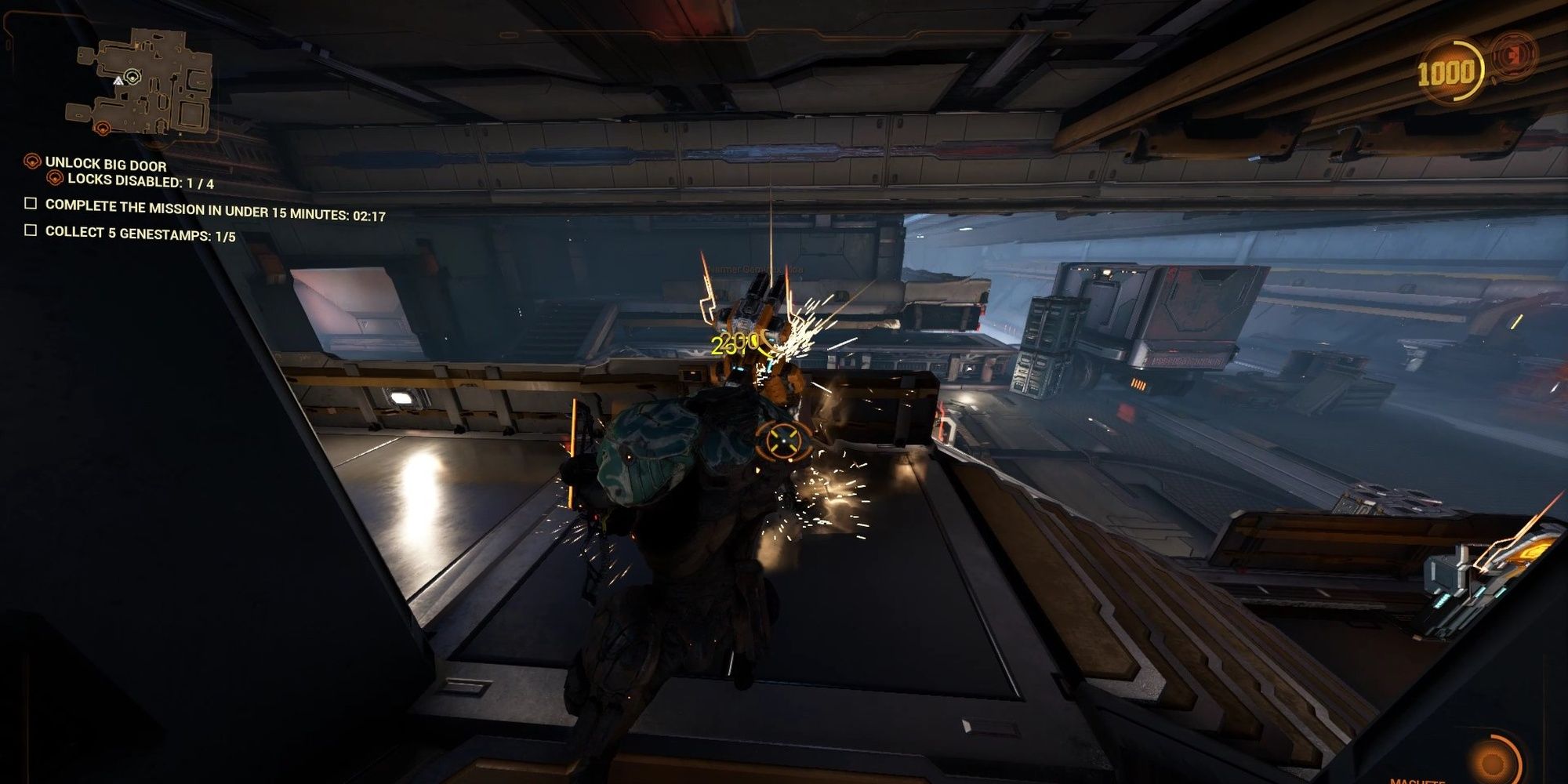Image resolution: width=1568 pixels, height=784 pixels.
Task: Click the enemy nameplate above the mech
Action: (750, 268)
